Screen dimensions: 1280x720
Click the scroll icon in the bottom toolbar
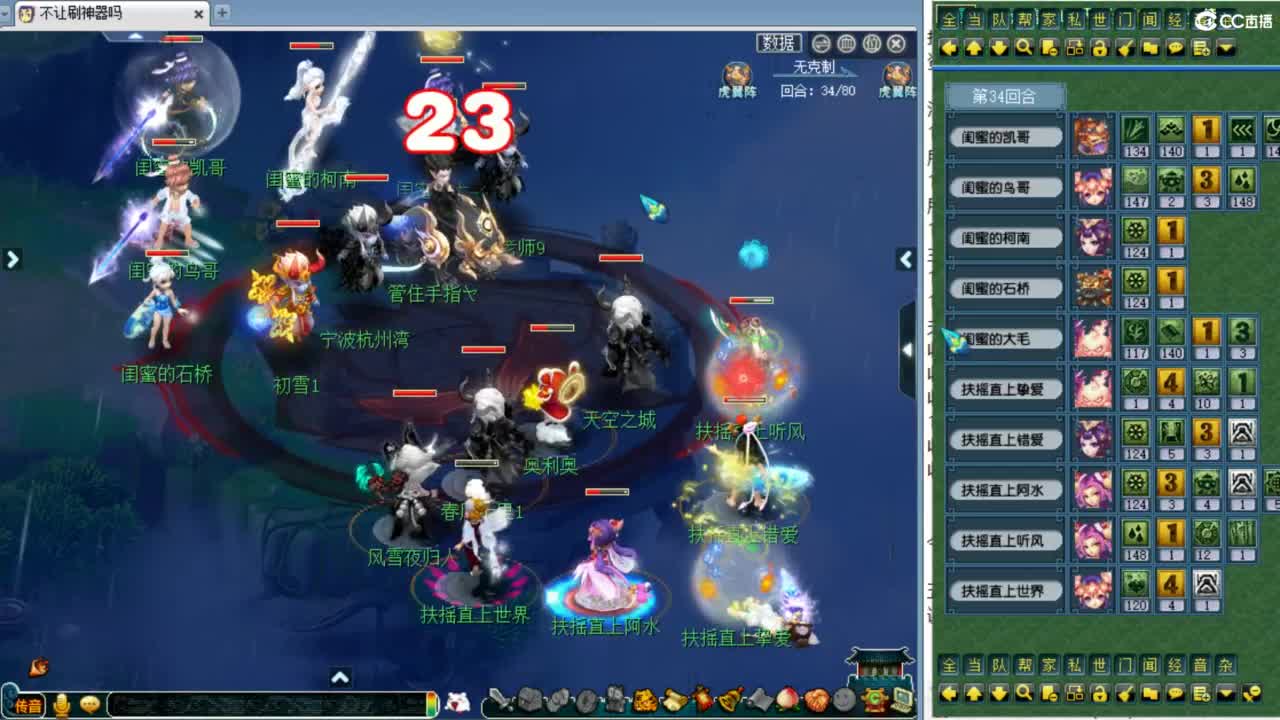tap(670, 700)
